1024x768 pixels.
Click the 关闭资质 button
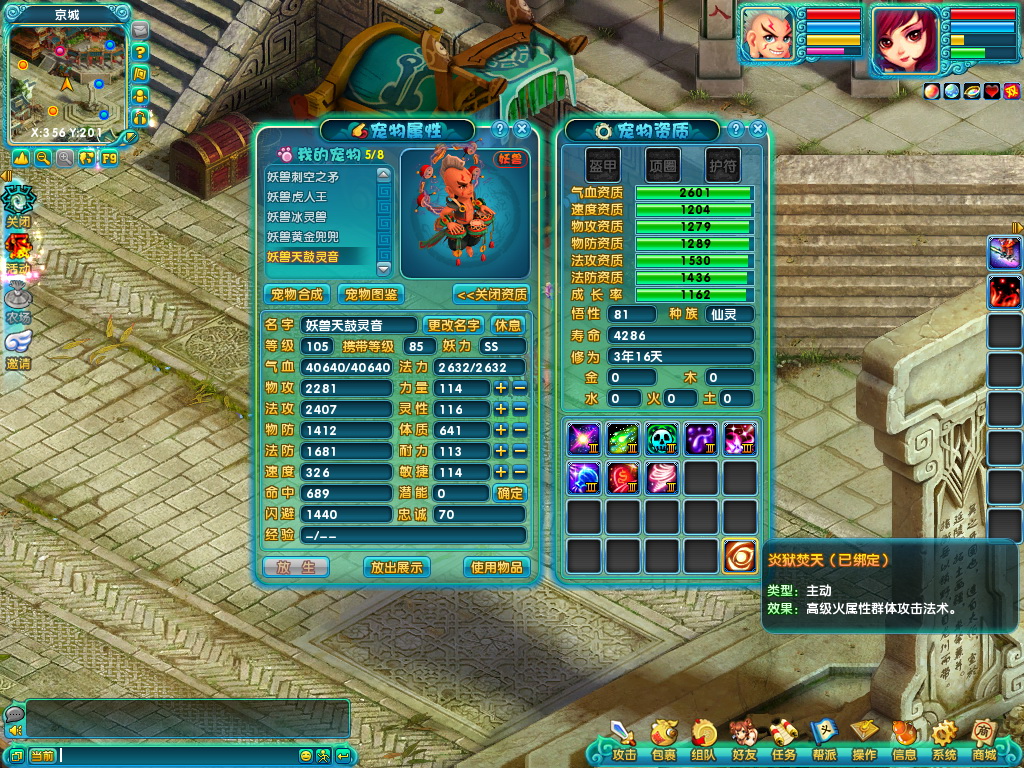490,295
